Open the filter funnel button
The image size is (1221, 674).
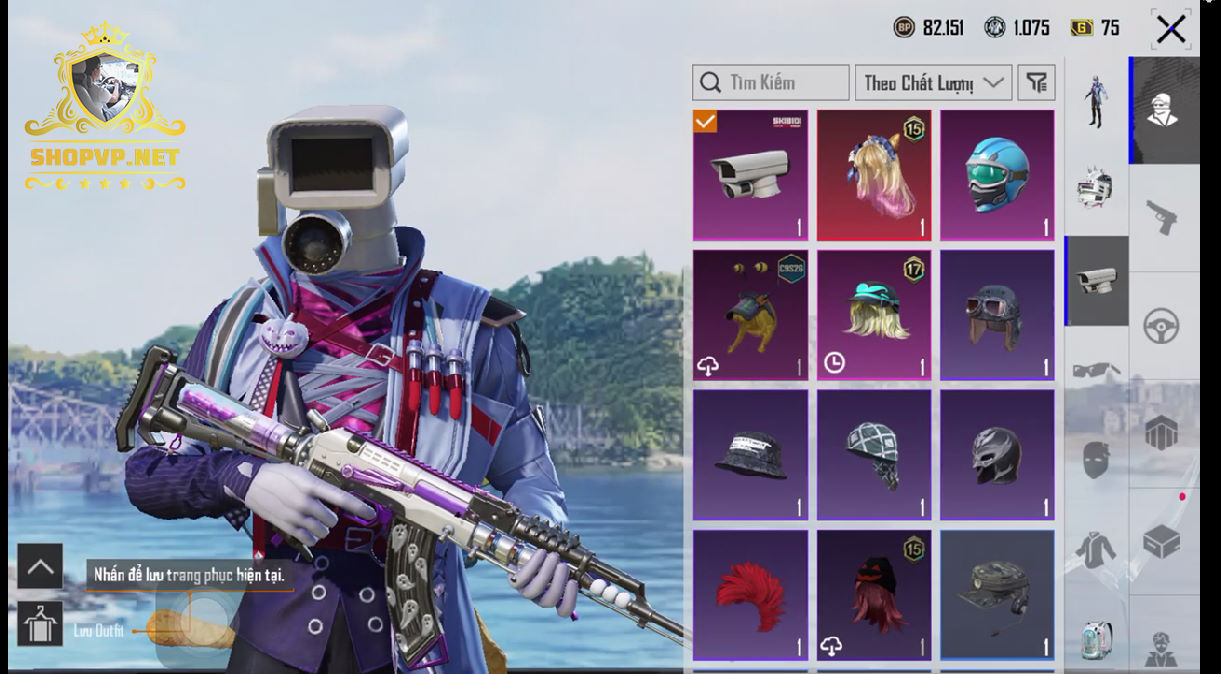pos(1037,83)
